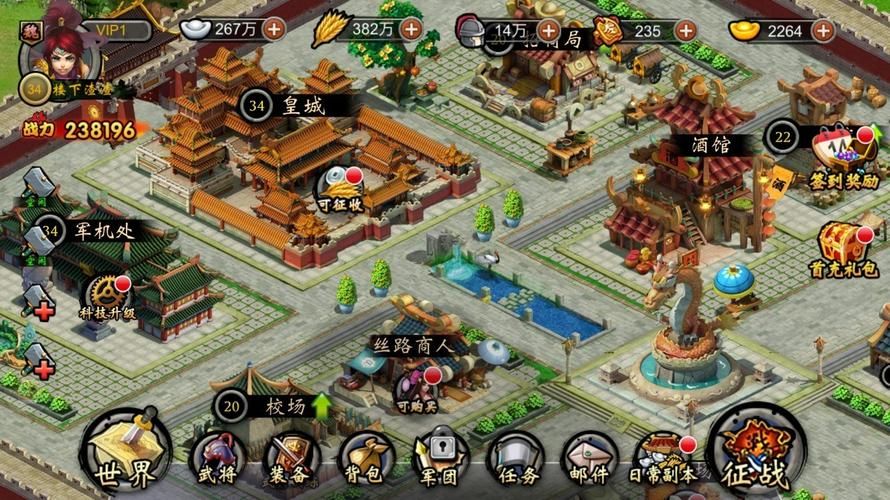Add silver with the plus beside 267万
Image resolution: width=890 pixels, height=500 pixels.
(273, 29)
